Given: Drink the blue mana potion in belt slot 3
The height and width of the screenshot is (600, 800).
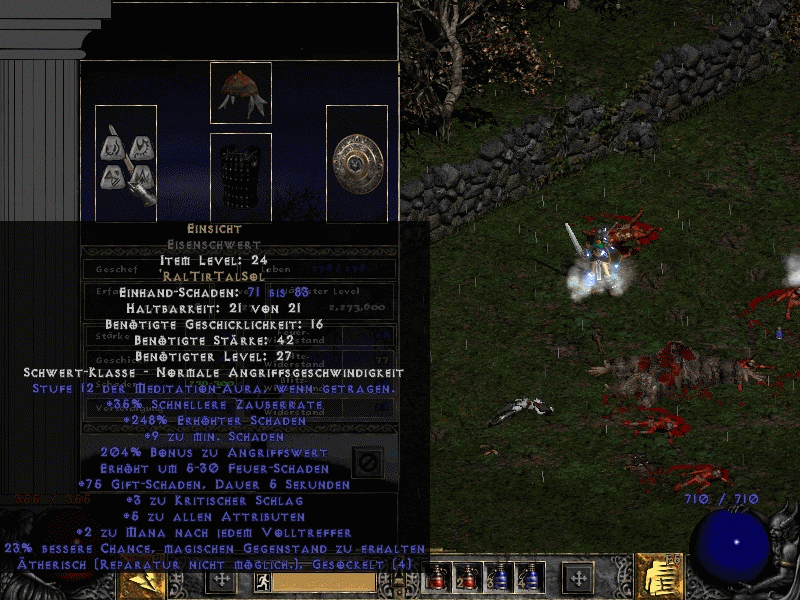Looking at the screenshot, I should pos(498,578).
